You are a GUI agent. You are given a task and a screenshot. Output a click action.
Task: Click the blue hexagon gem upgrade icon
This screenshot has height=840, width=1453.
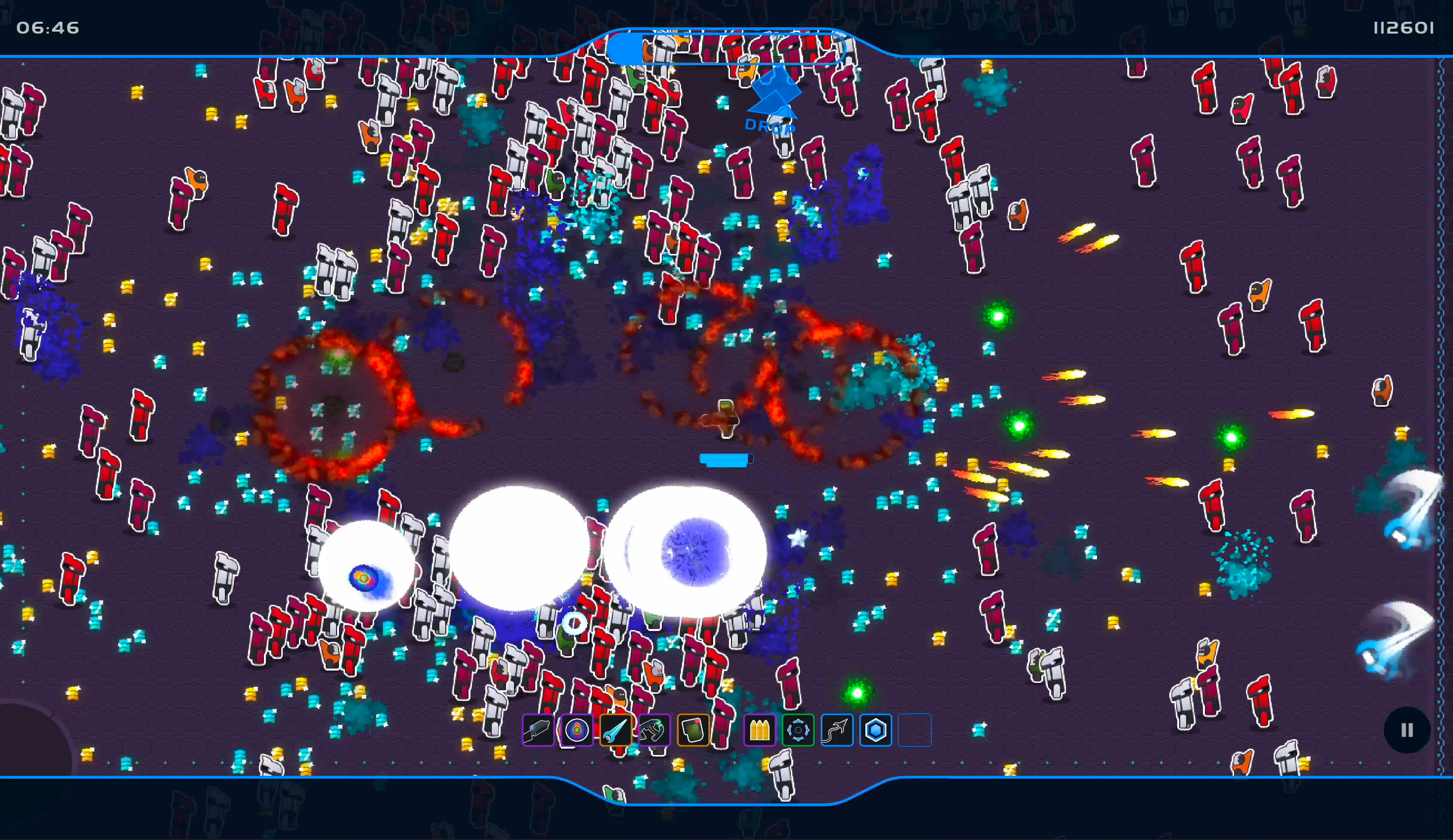(876, 730)
